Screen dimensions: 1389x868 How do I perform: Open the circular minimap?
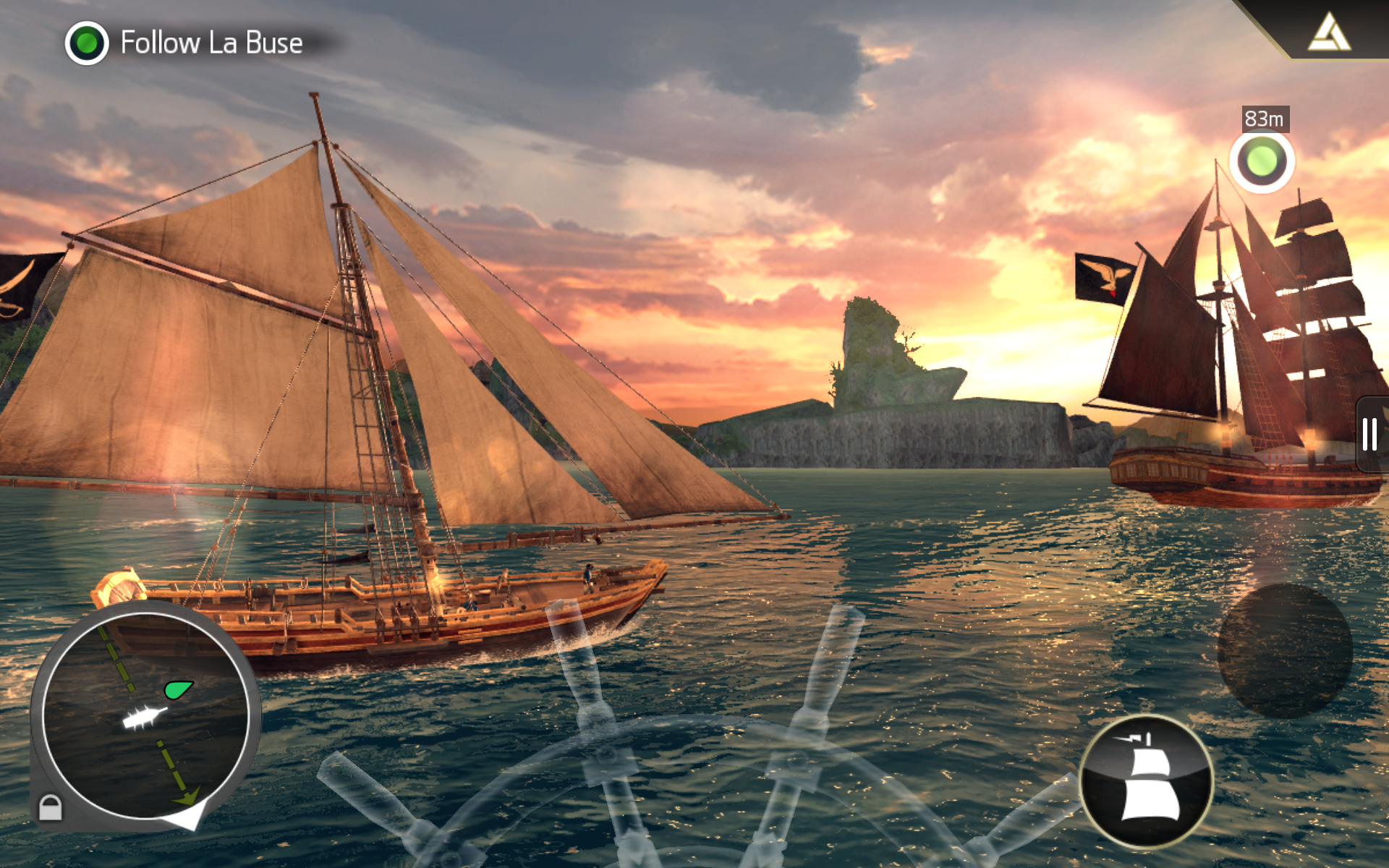(145, 716)
